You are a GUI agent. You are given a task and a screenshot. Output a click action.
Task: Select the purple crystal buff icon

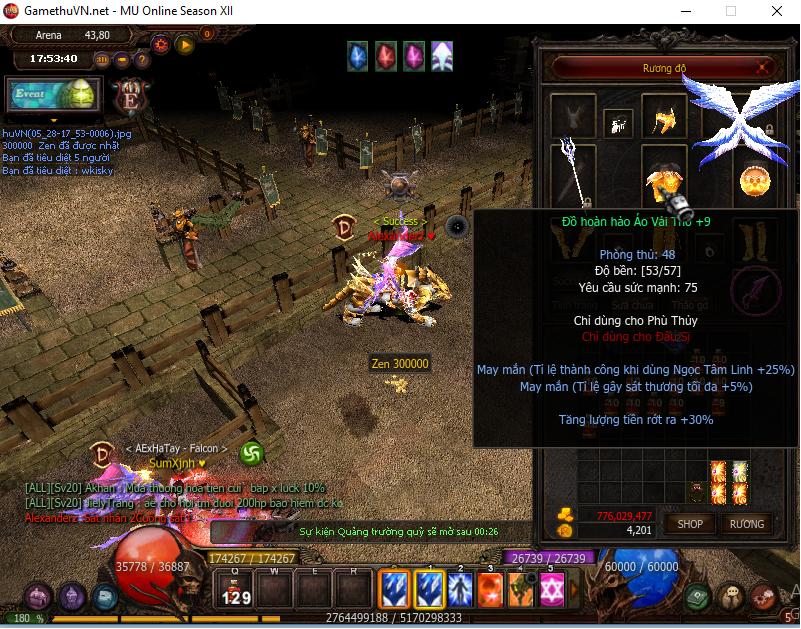click(413, 58)
